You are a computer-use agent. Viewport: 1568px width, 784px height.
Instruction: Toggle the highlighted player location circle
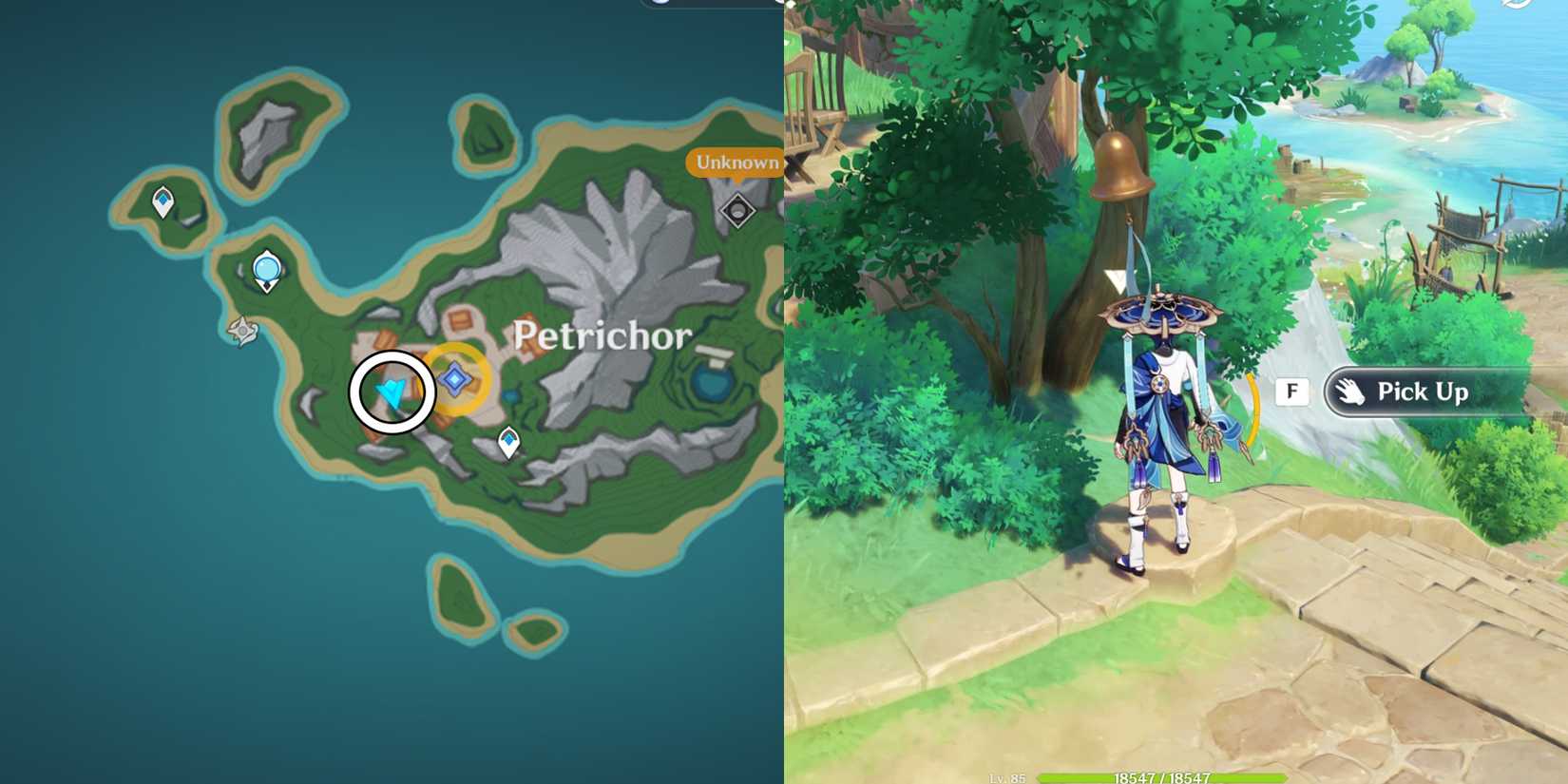pyautogui.click(x=392, y=391)
